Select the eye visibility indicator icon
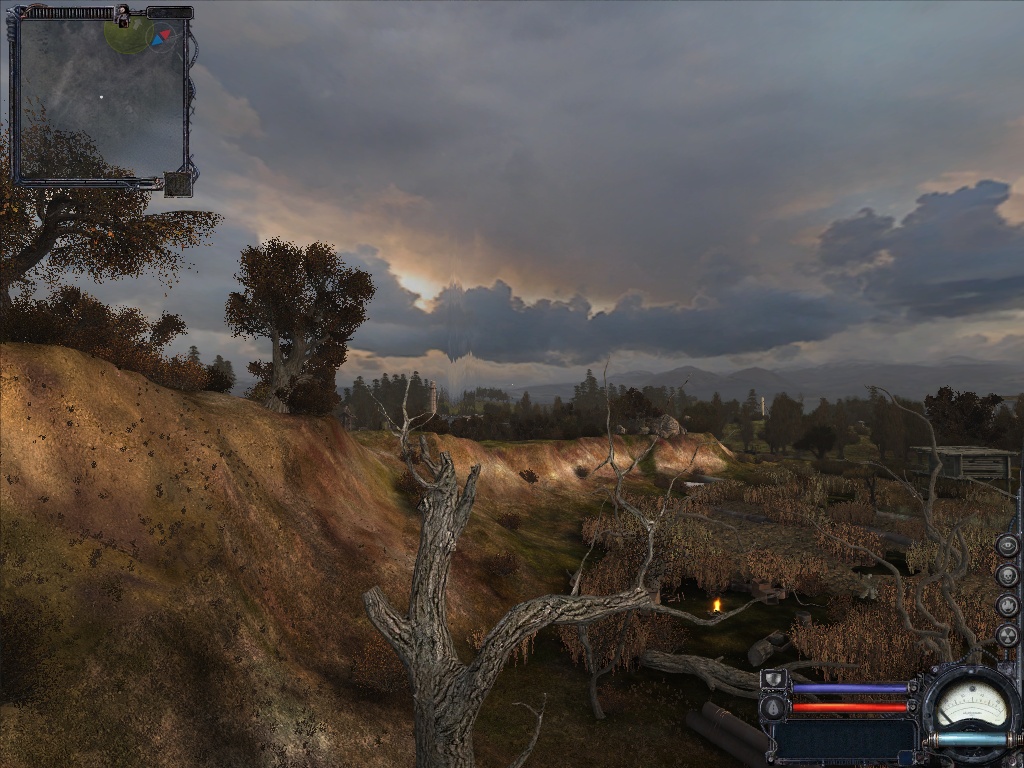Image resolution: width=1024 pixels, height=768 pixels. pyautogui.click(x=1007, y=546)
